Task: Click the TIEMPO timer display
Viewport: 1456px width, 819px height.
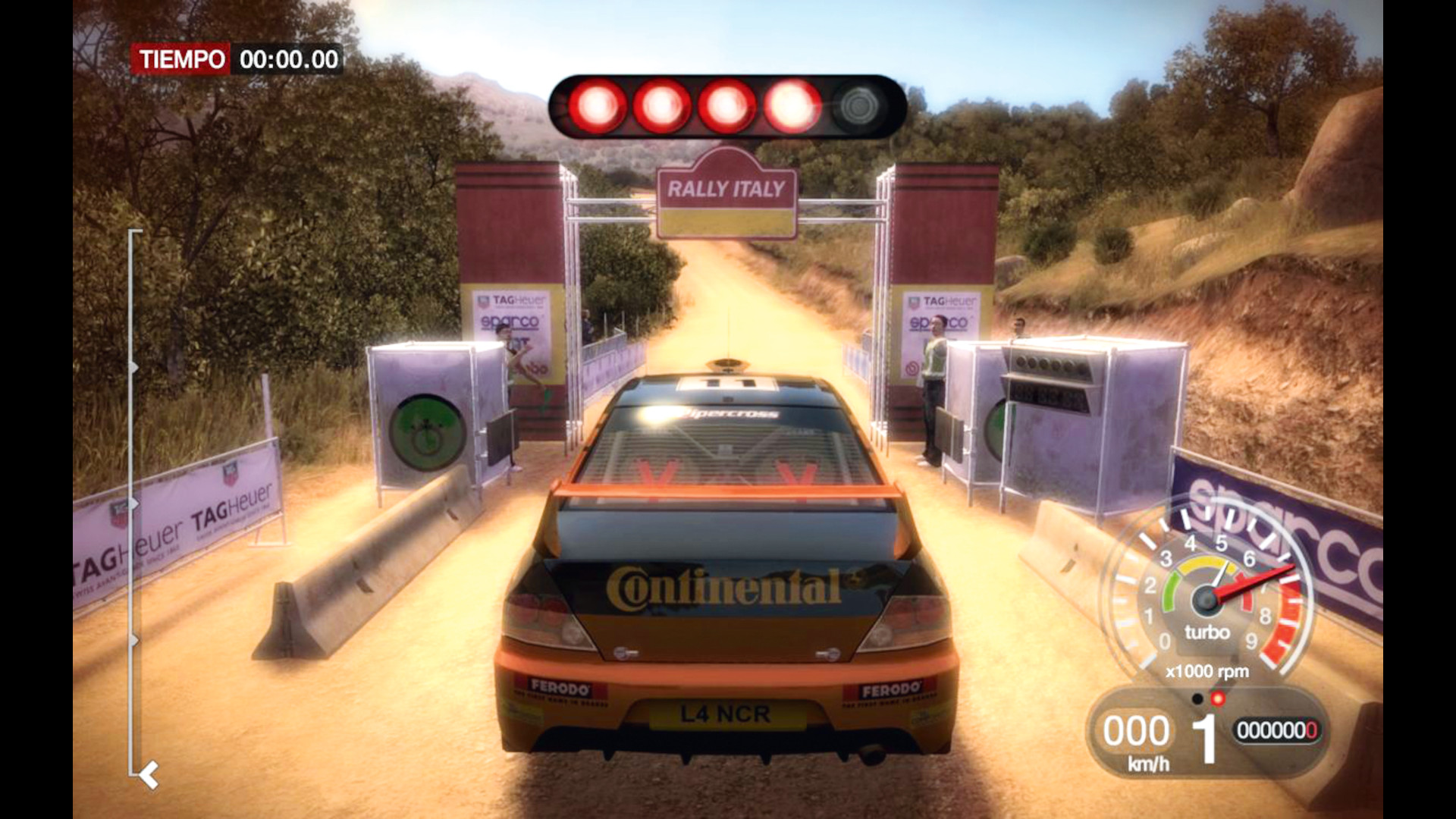Action: [x=235, y=57]
